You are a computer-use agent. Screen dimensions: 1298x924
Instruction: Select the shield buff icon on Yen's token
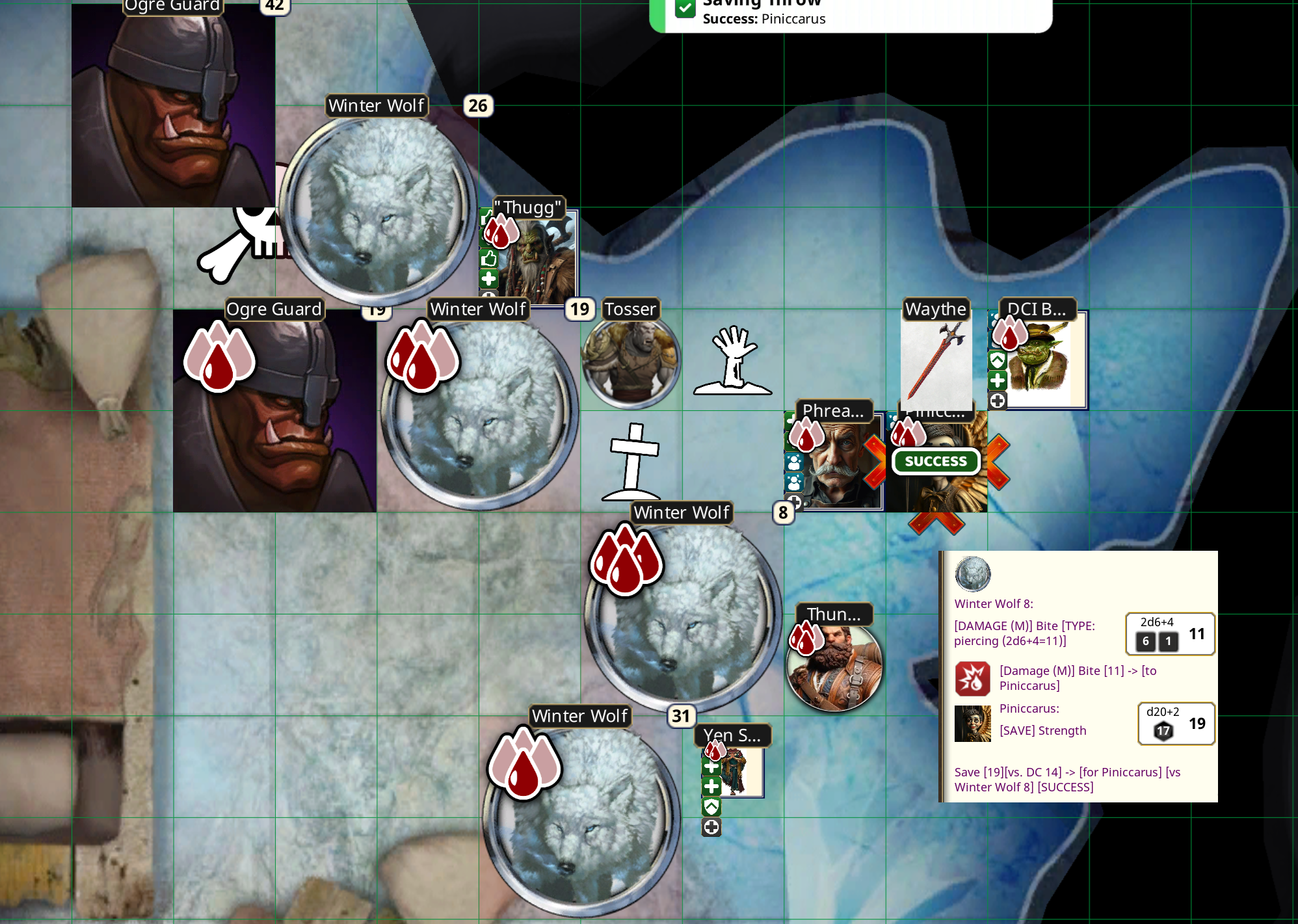point(711,807)
